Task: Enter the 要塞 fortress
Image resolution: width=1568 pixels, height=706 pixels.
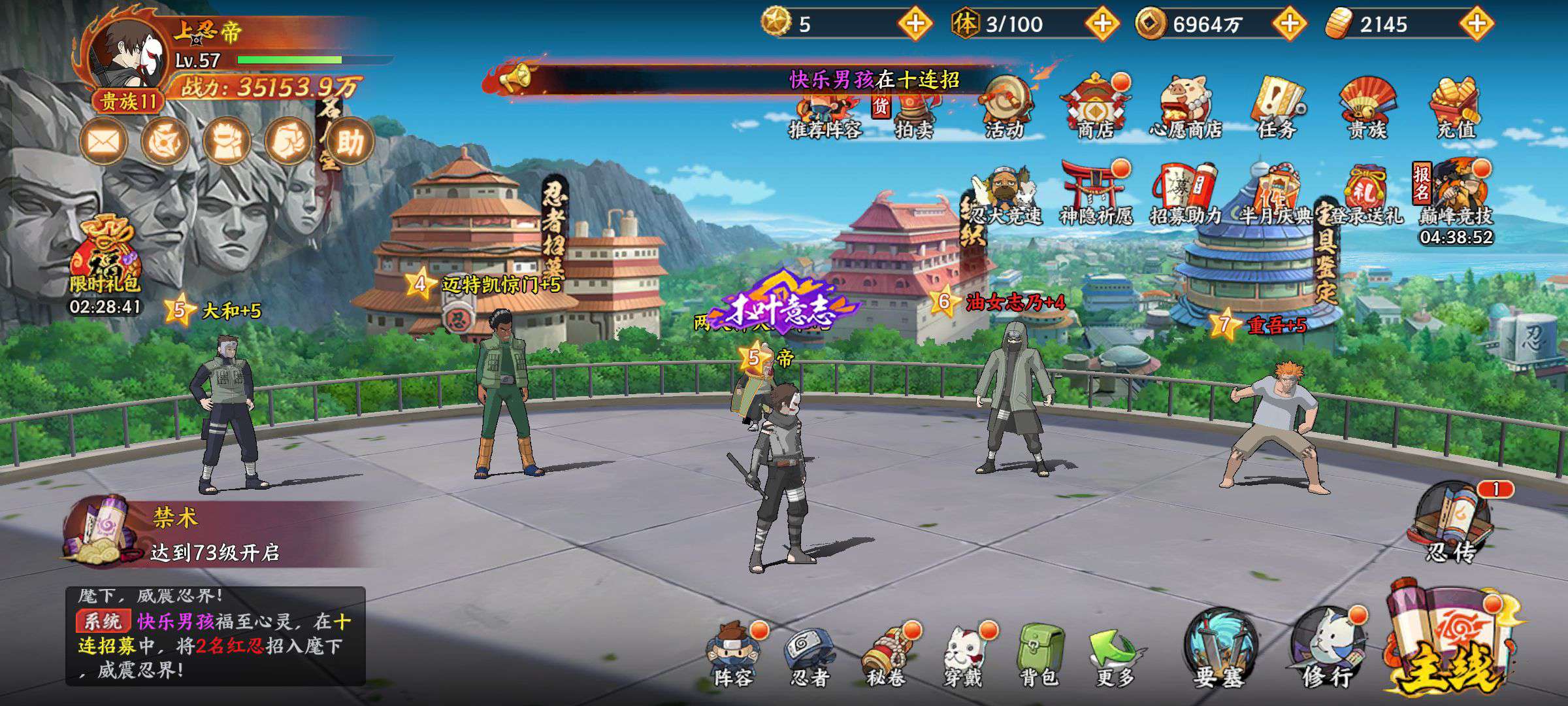Action: 1219,647
